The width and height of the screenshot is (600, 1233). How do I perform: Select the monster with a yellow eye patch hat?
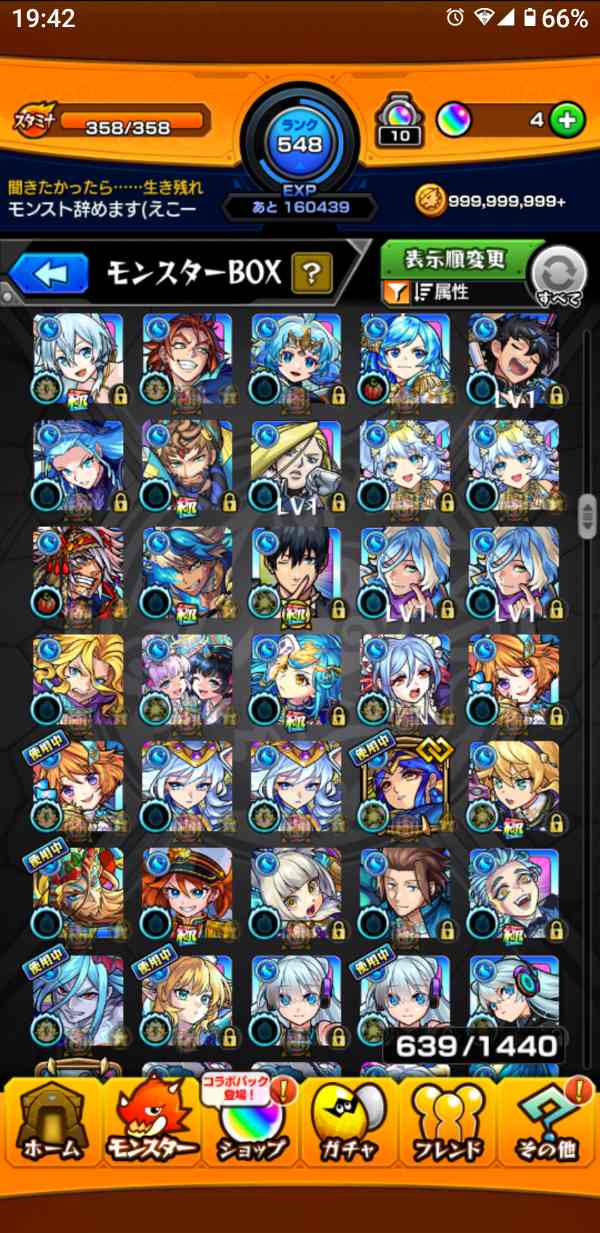coord(296,464)
